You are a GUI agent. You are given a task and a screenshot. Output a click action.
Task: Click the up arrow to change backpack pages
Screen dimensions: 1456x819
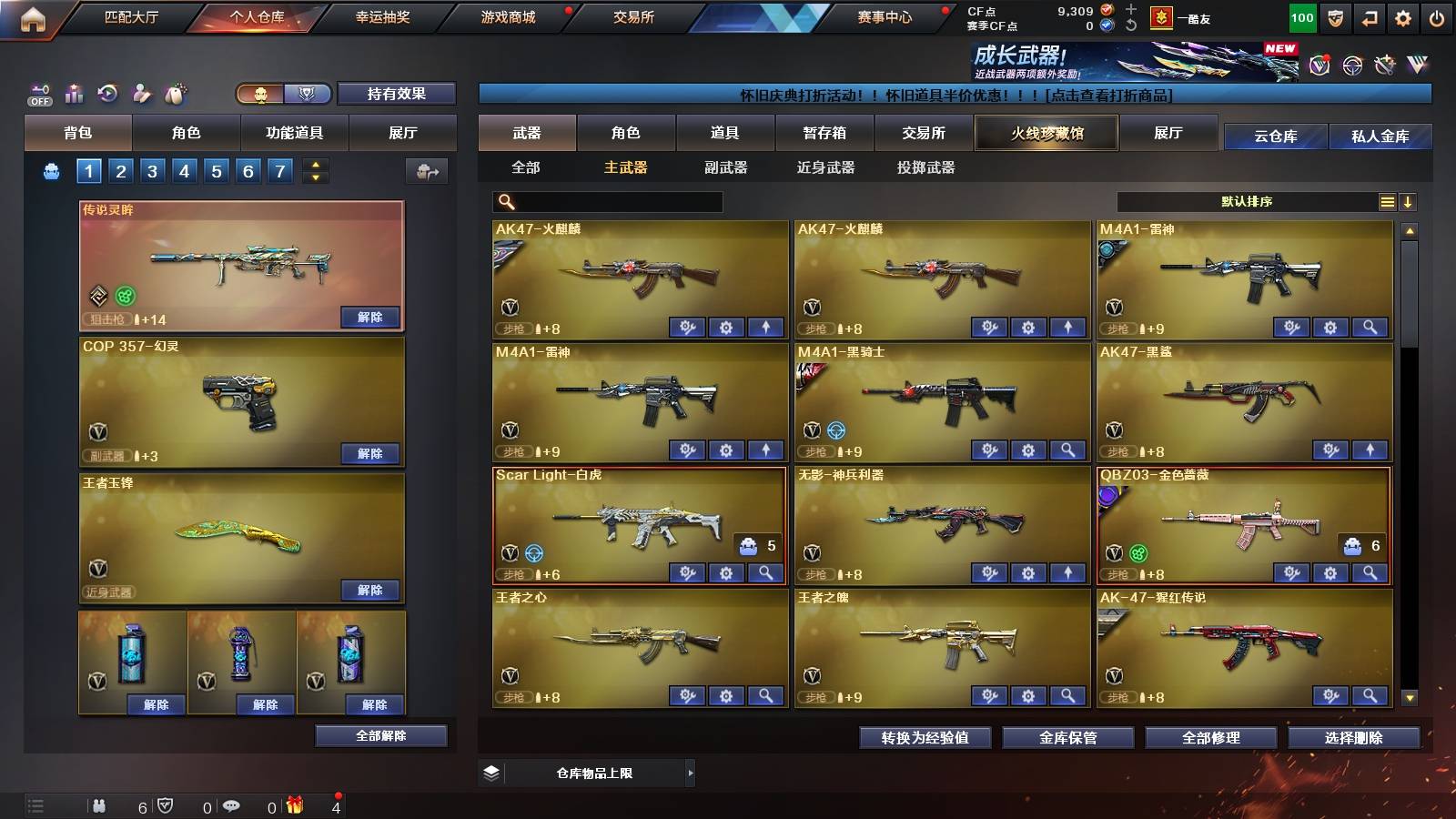[315, 165]
